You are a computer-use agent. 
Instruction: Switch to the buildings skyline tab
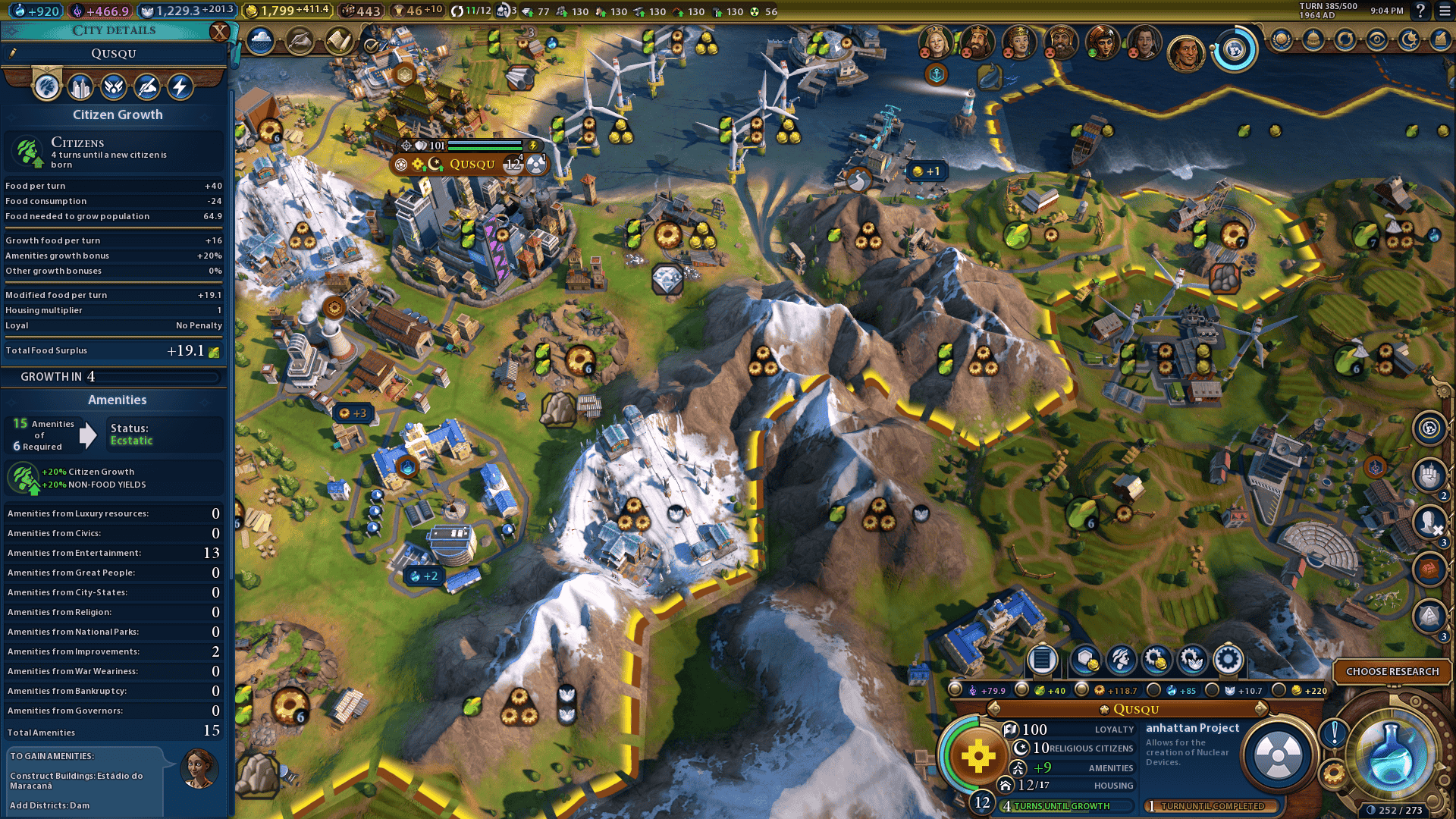[80, 87]
